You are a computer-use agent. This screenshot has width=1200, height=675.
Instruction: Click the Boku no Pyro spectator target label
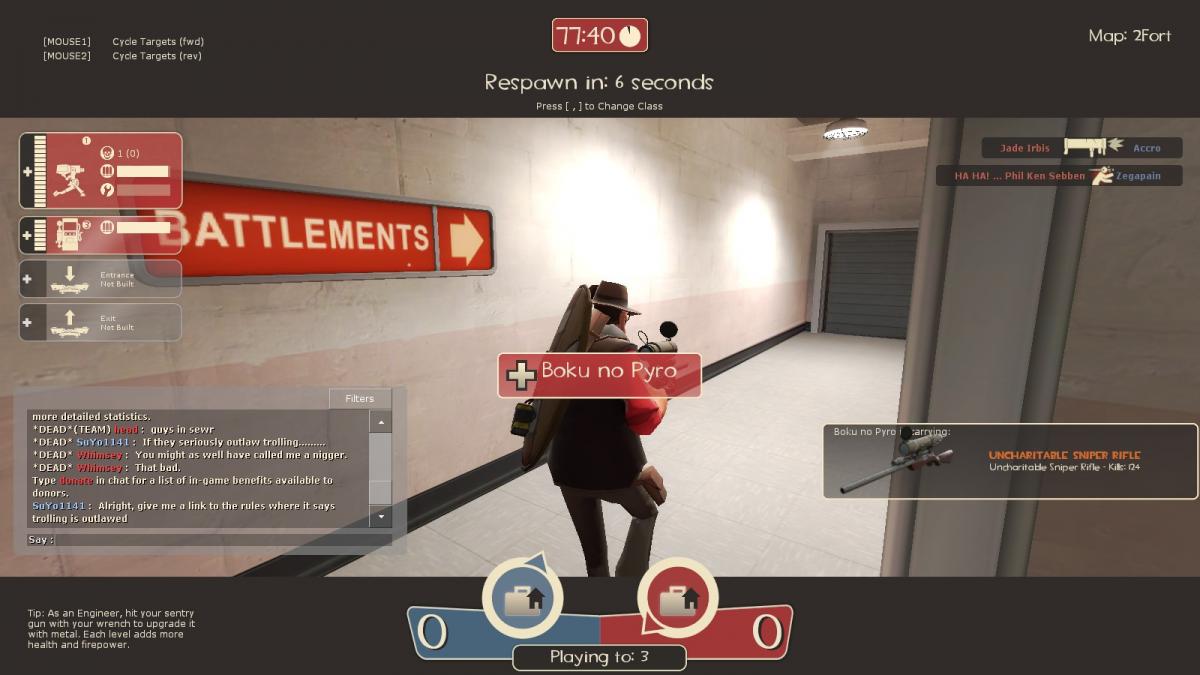click(599, 373)
